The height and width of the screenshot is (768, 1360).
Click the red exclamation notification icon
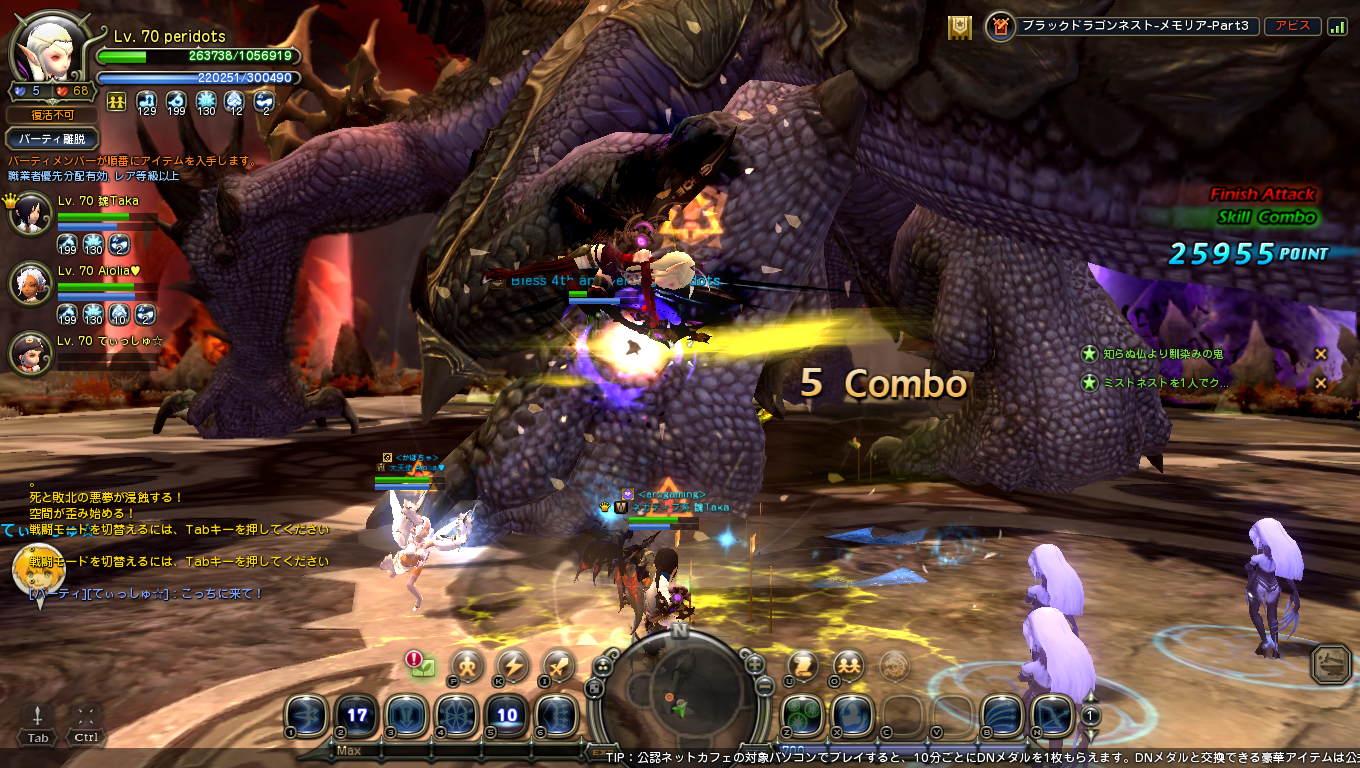415,659
